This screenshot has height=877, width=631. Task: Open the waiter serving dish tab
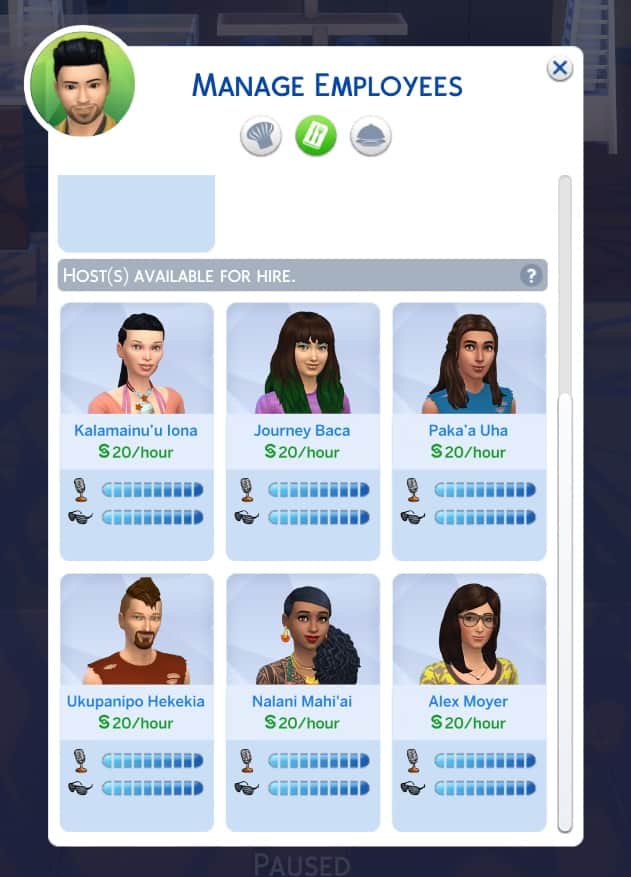coord(370,135)
